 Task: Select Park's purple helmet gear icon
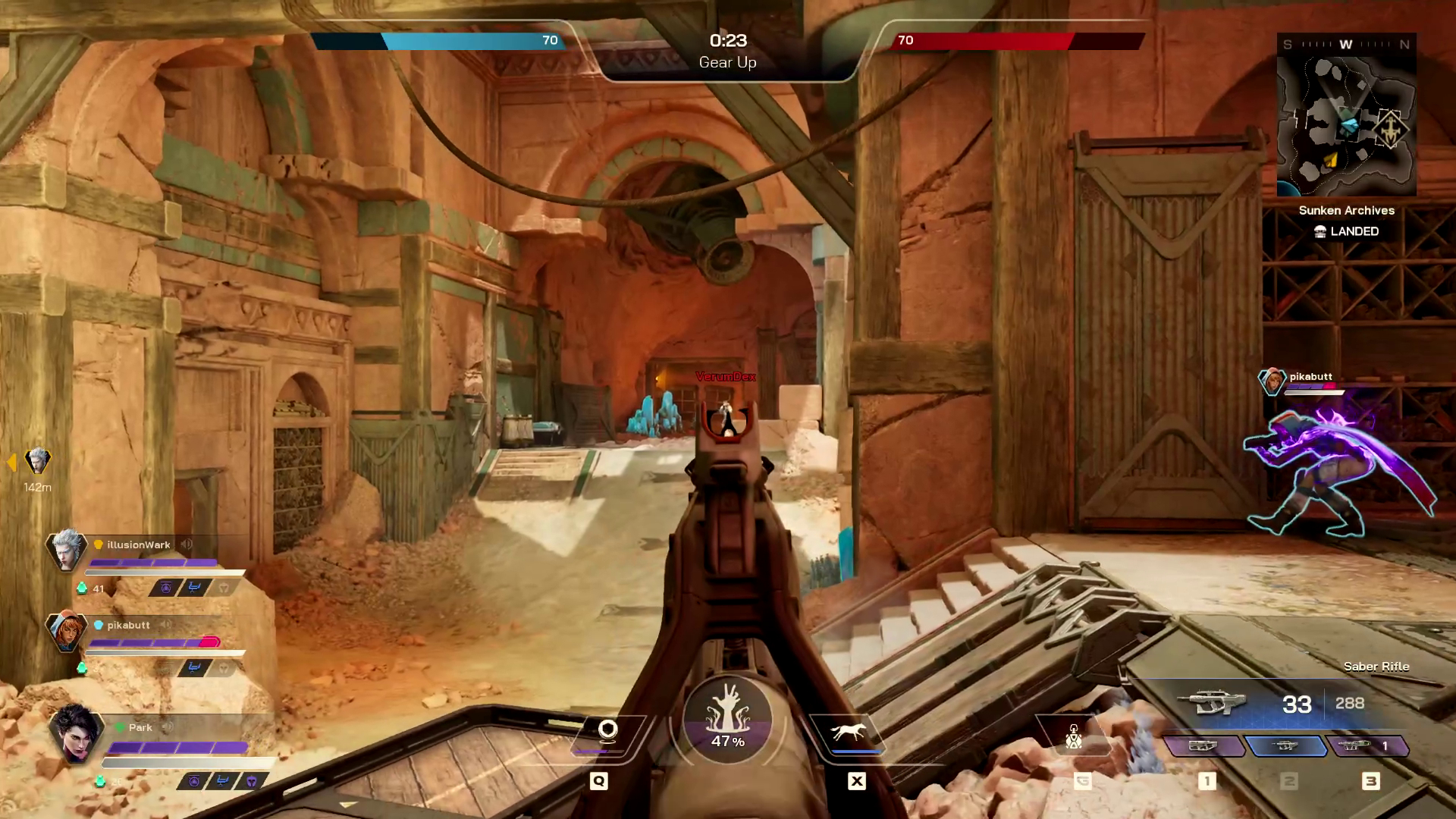251,781
